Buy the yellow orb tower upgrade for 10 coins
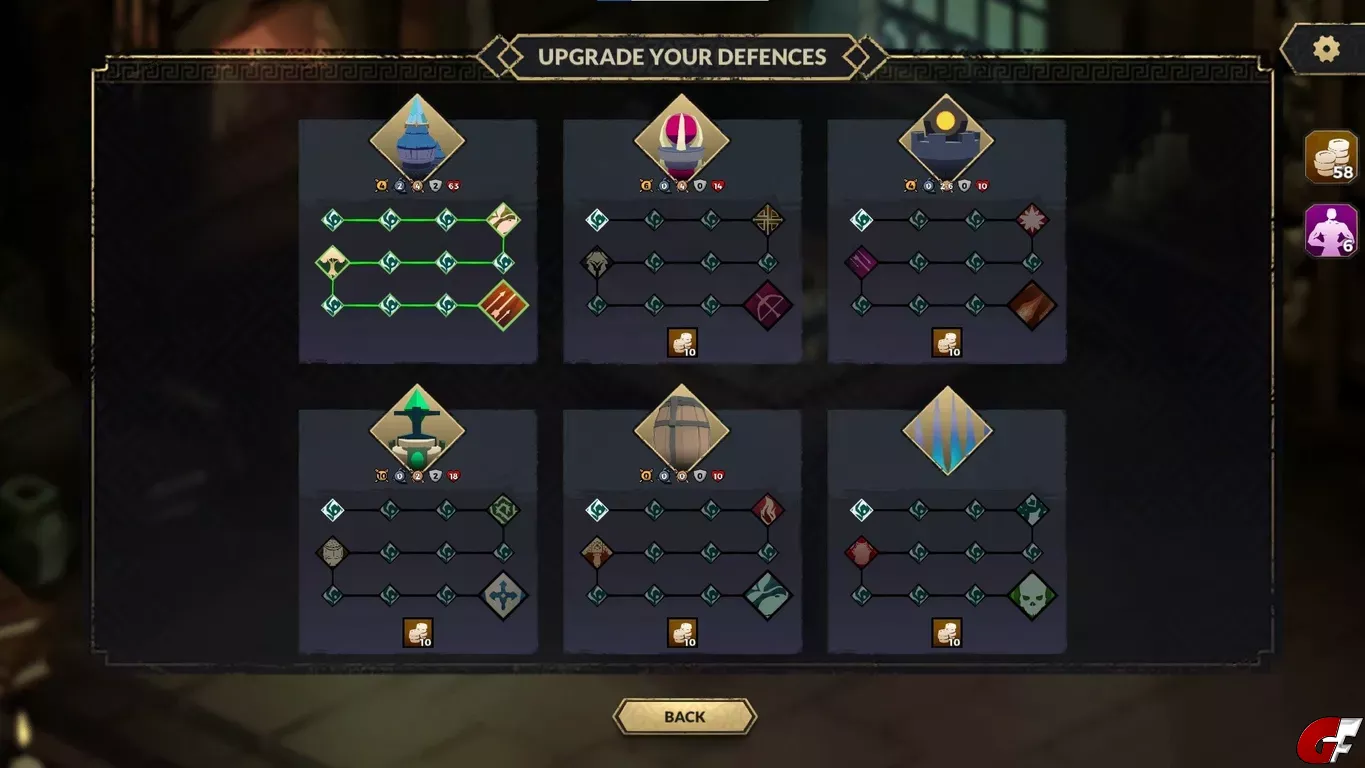 tap(946, 343)
